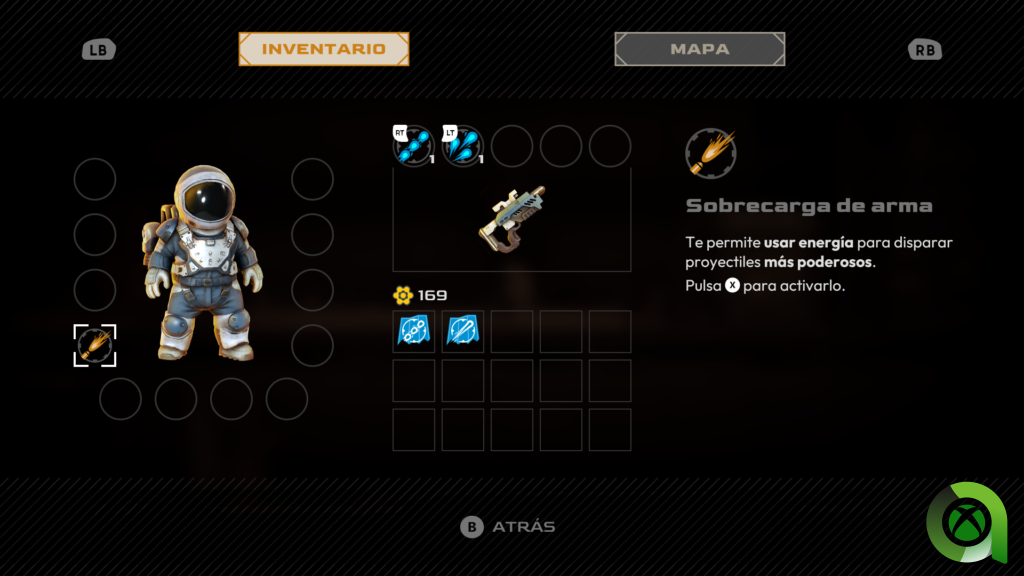Pick the blueprint with three chained circles
1024x576 pixels.
(413, 331)
